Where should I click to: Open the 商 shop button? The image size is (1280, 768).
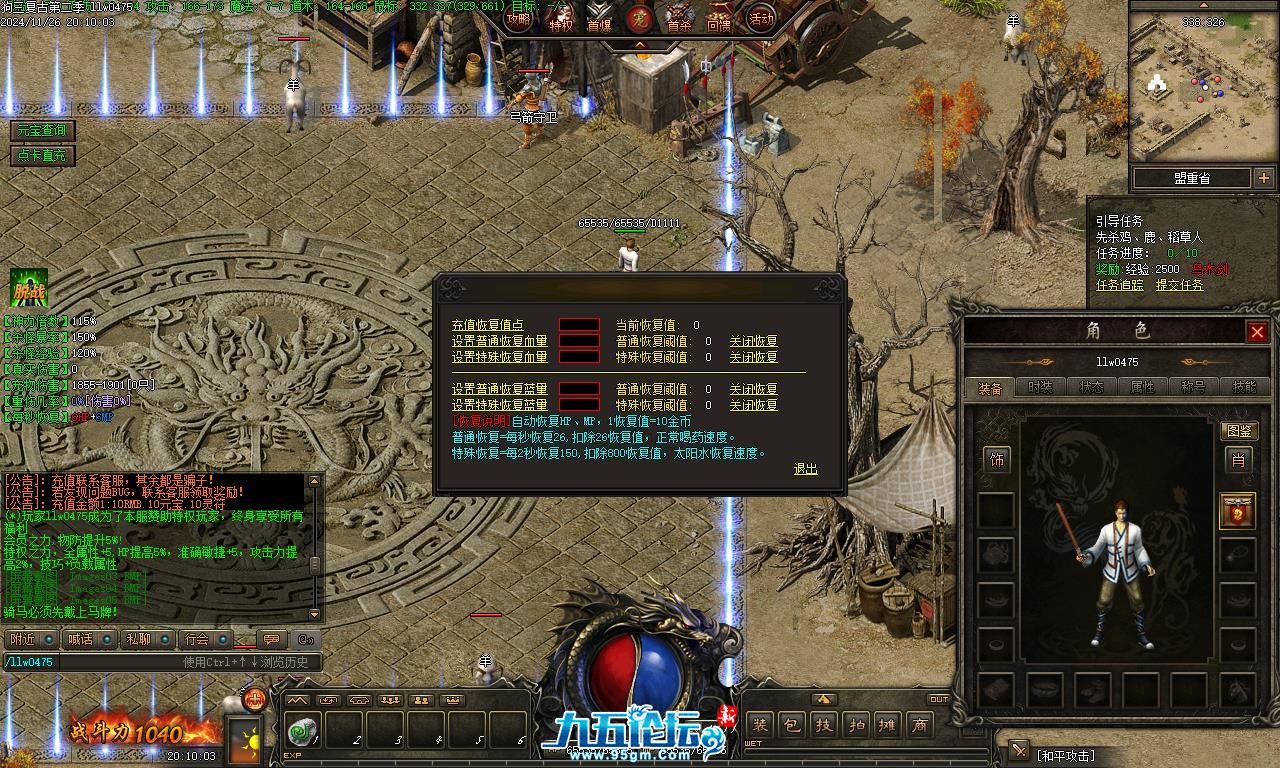coord(919,725)
